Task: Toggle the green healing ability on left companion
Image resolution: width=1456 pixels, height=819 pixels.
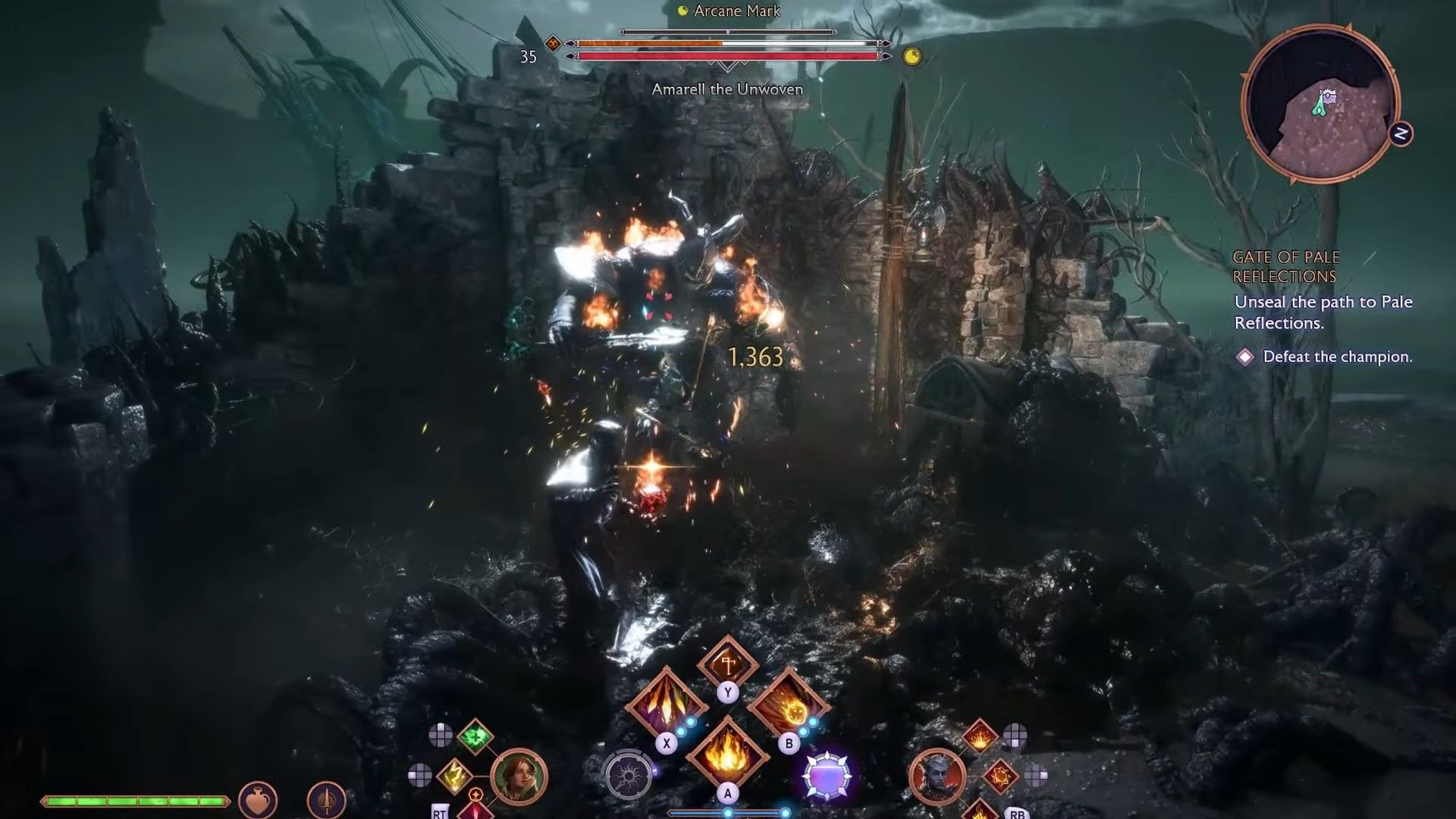Action: coord(475,736)
